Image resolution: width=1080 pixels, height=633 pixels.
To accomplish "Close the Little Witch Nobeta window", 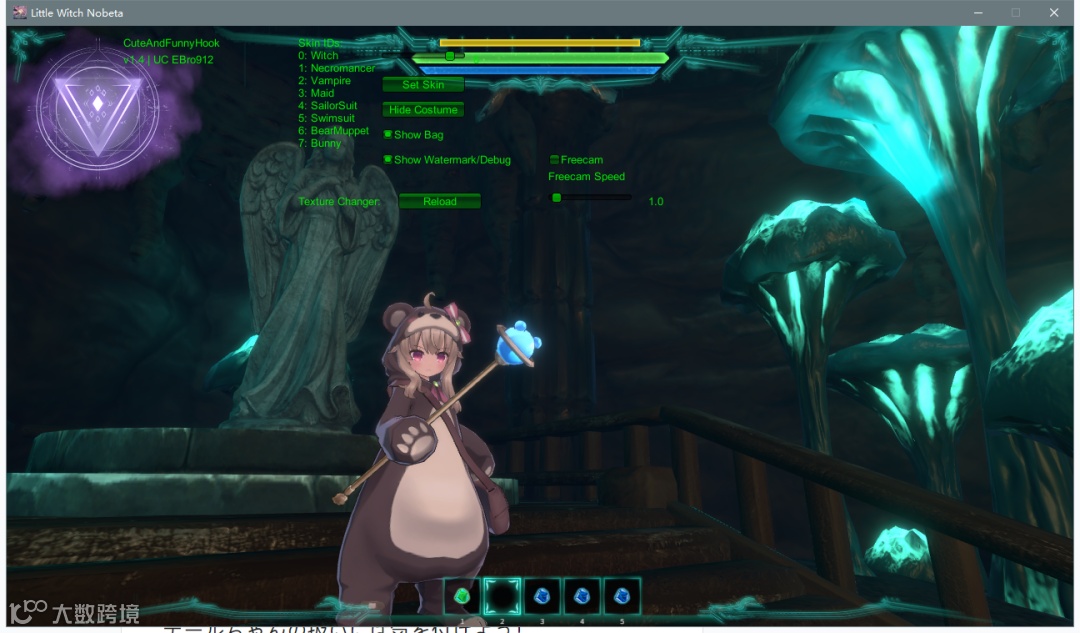I will pyautogui.click(x=1054, y=13).
